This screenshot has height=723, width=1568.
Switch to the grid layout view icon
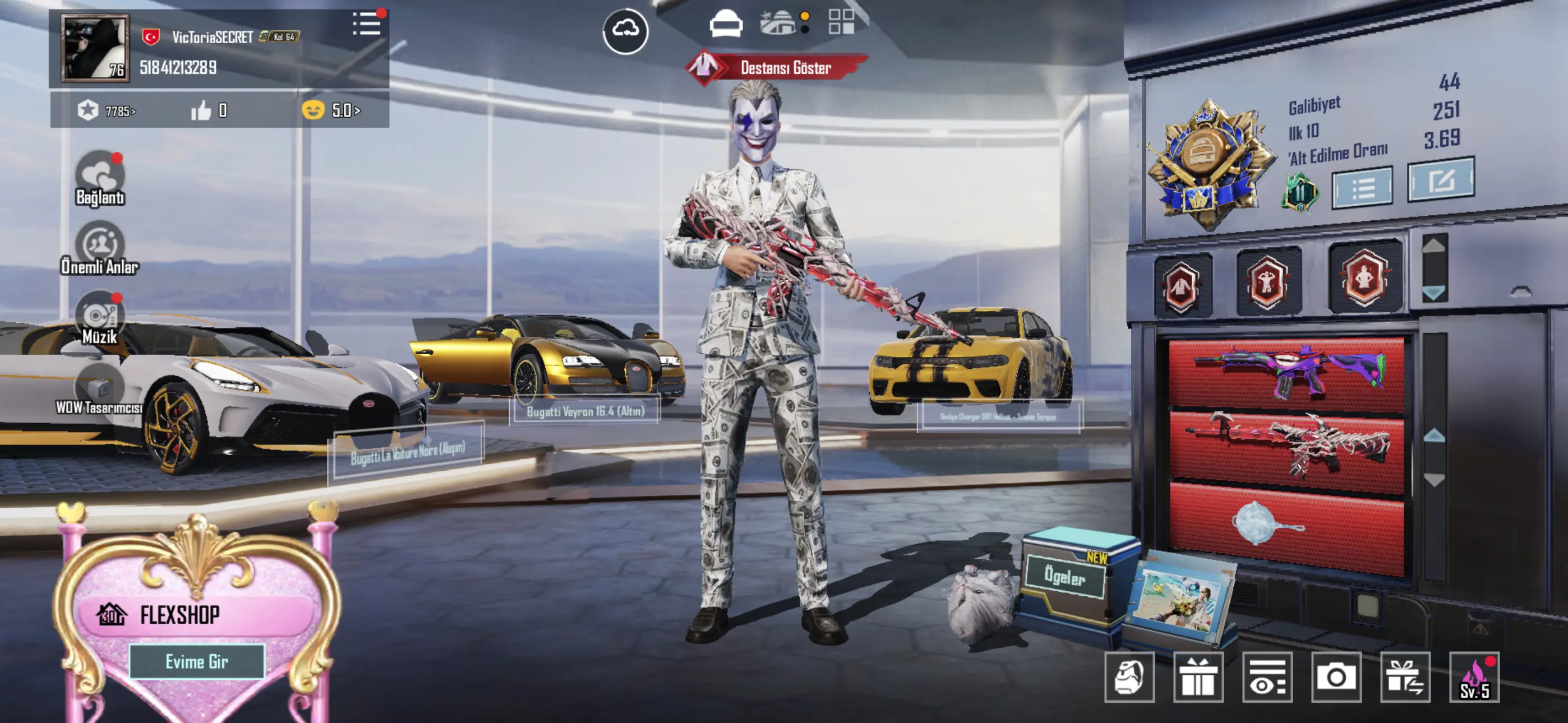click(841, 22)
